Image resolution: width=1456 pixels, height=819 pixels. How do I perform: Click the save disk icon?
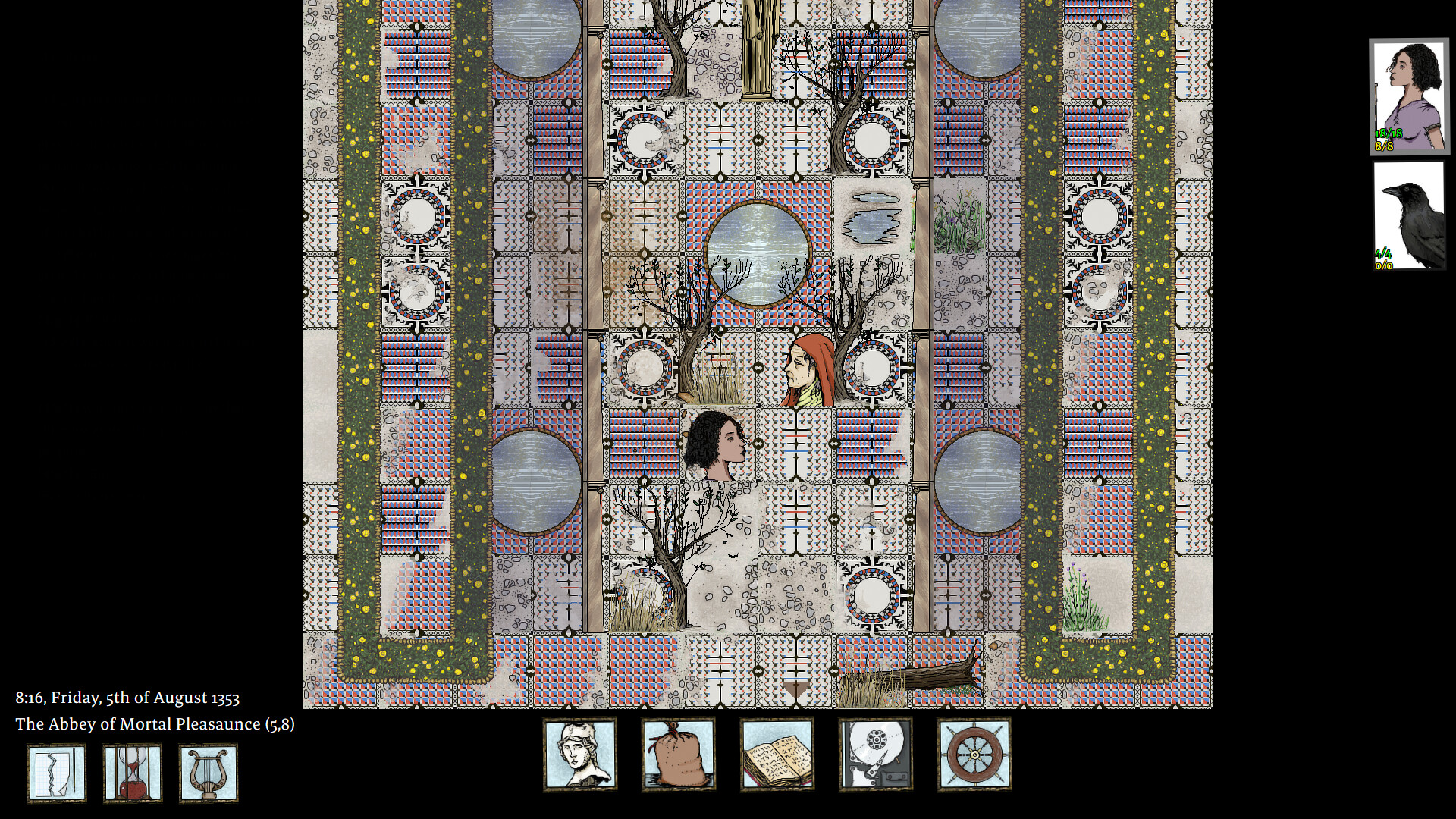tap(875, 753)
